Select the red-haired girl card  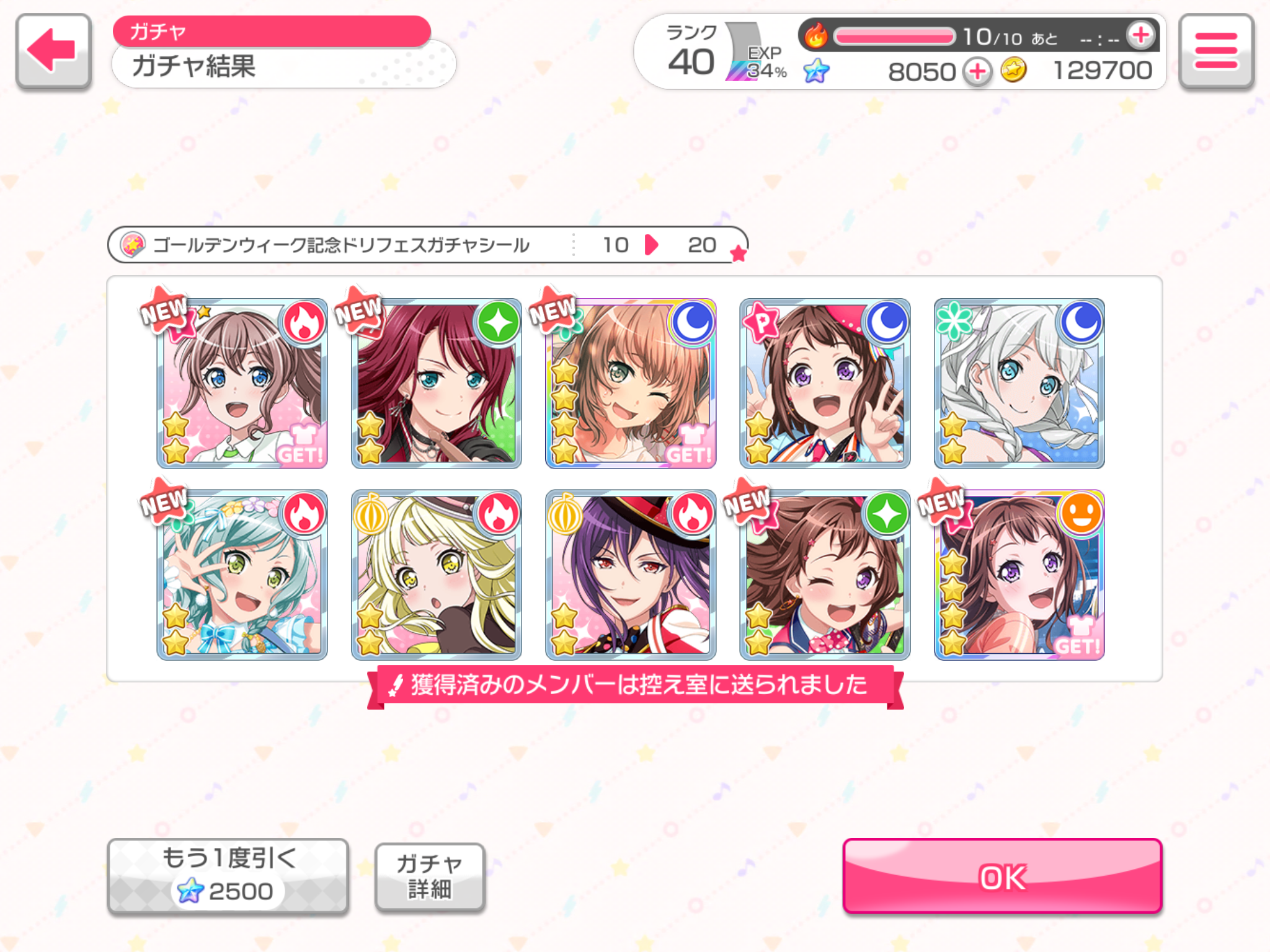(436, 384)
